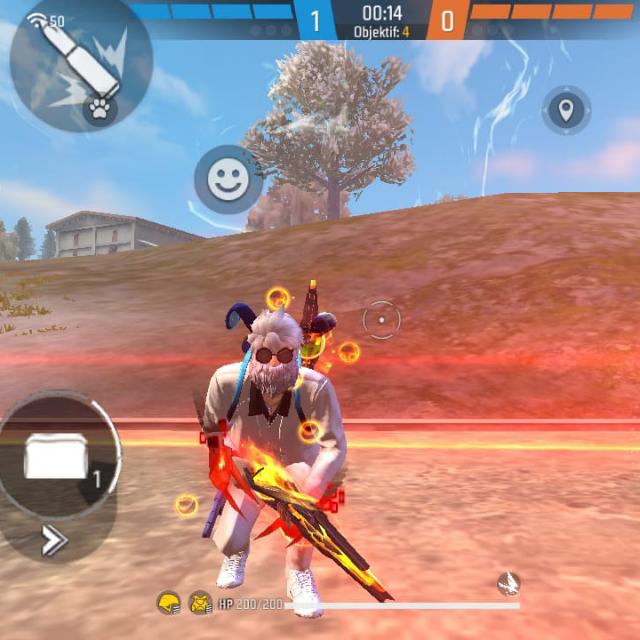This screenshot has width=640, height=640.
Task: Open the emote smiley face button
Action: (x=228, y=180)
